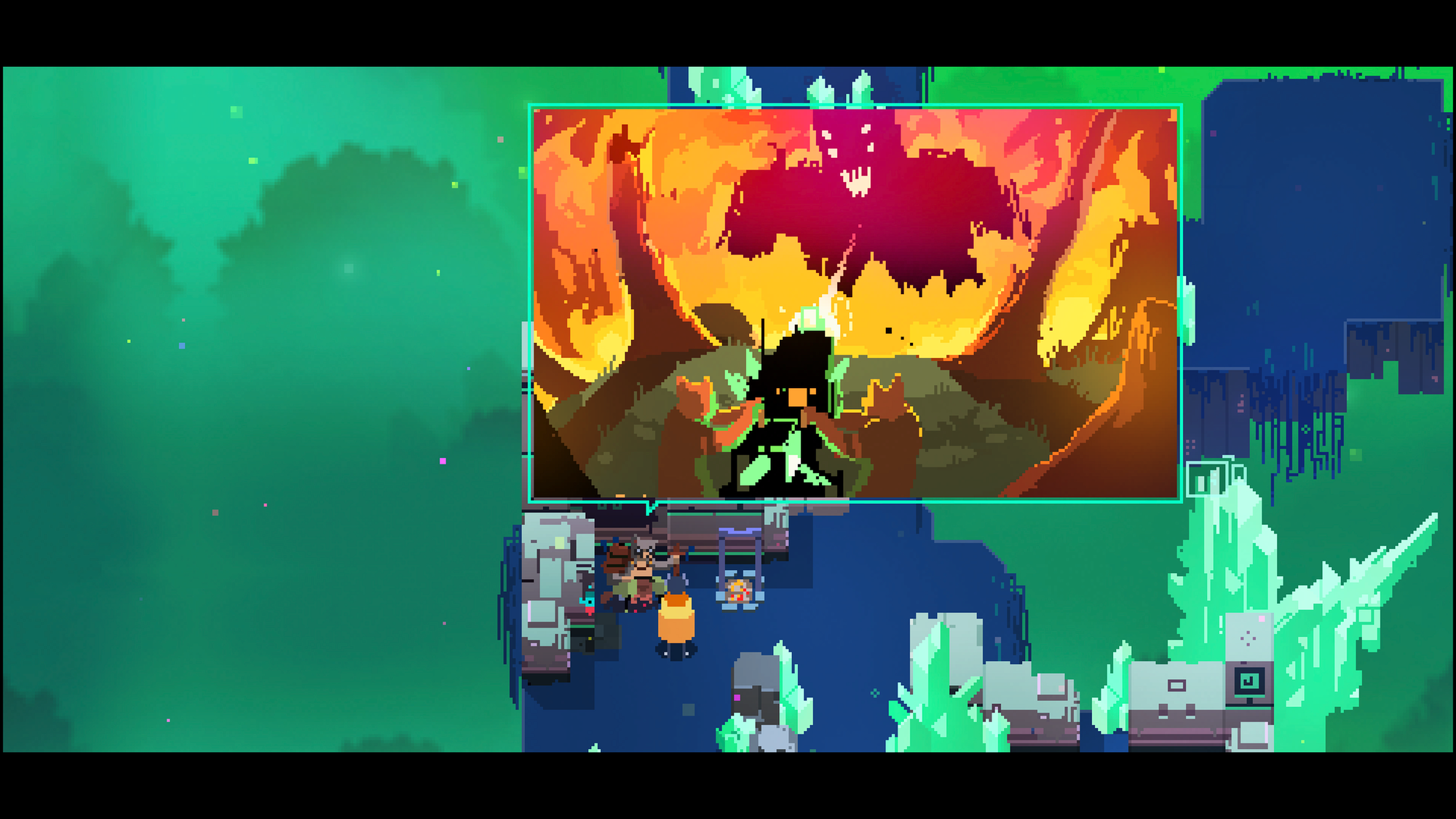Toggle the small yellow light on the left machine
The image size is (1456, 819).
click(x=590, y=638)
